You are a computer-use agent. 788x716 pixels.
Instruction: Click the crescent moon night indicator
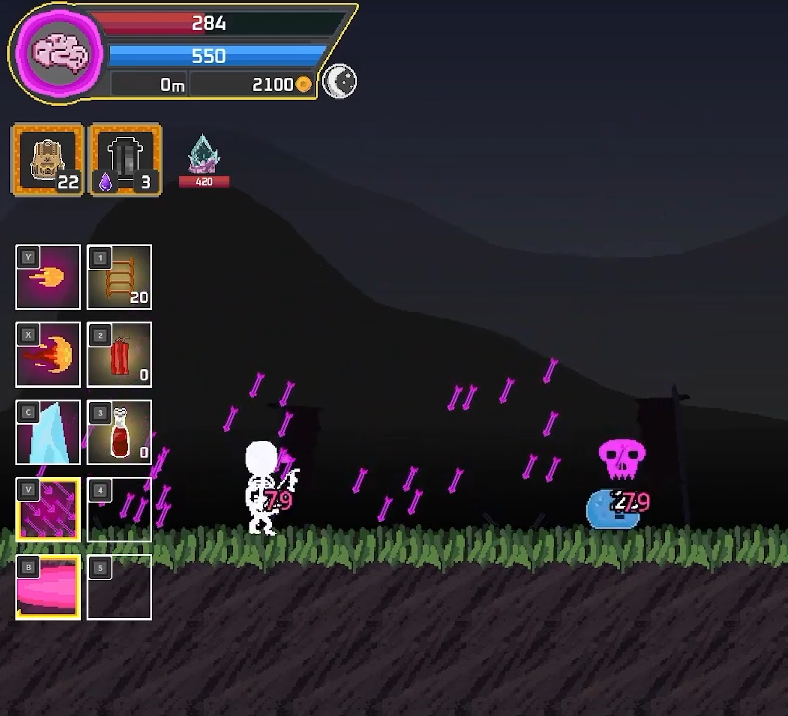pyautogui.click(x=340, y=83)
